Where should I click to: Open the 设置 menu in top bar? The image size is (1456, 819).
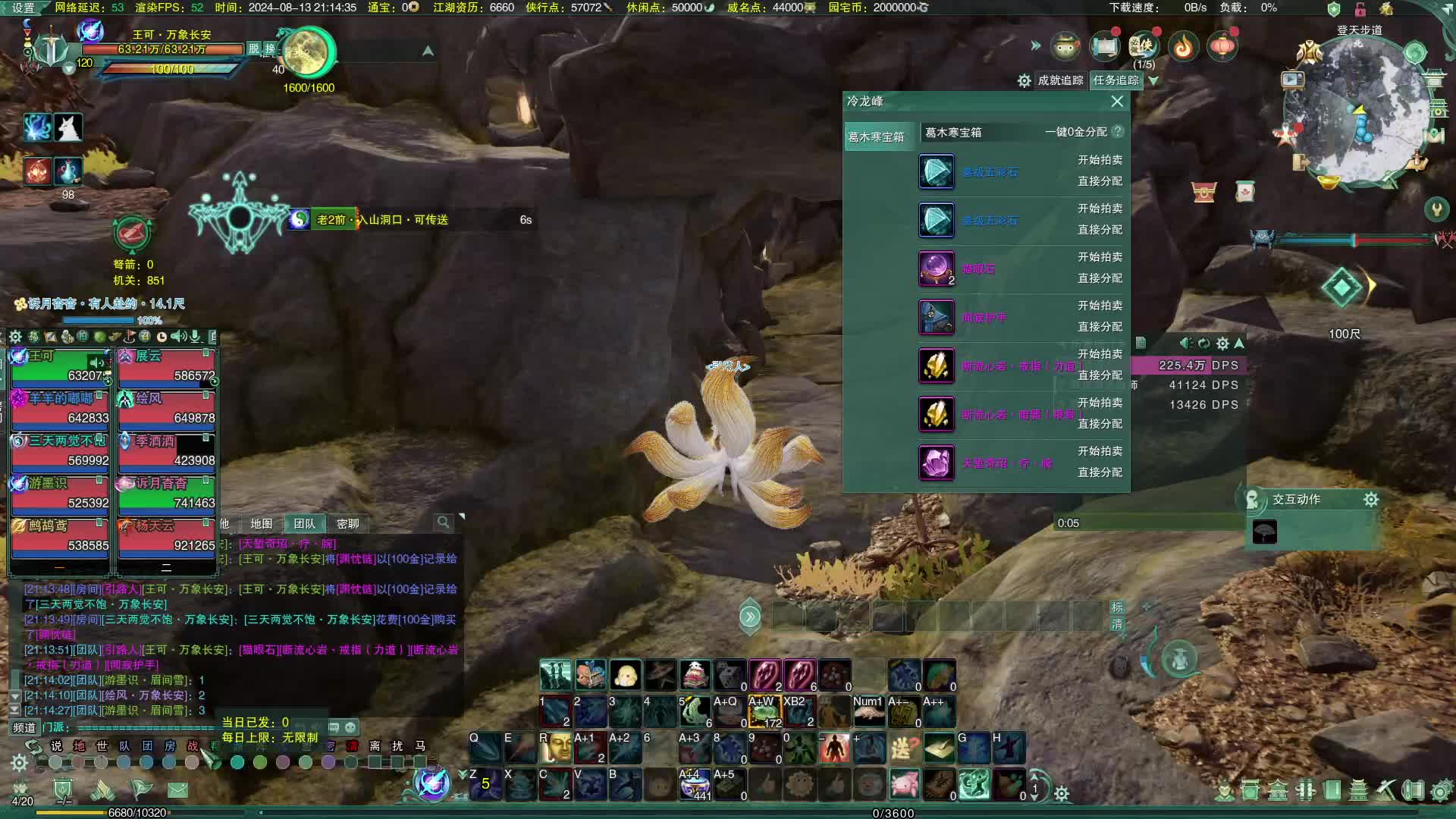point(23,8)
